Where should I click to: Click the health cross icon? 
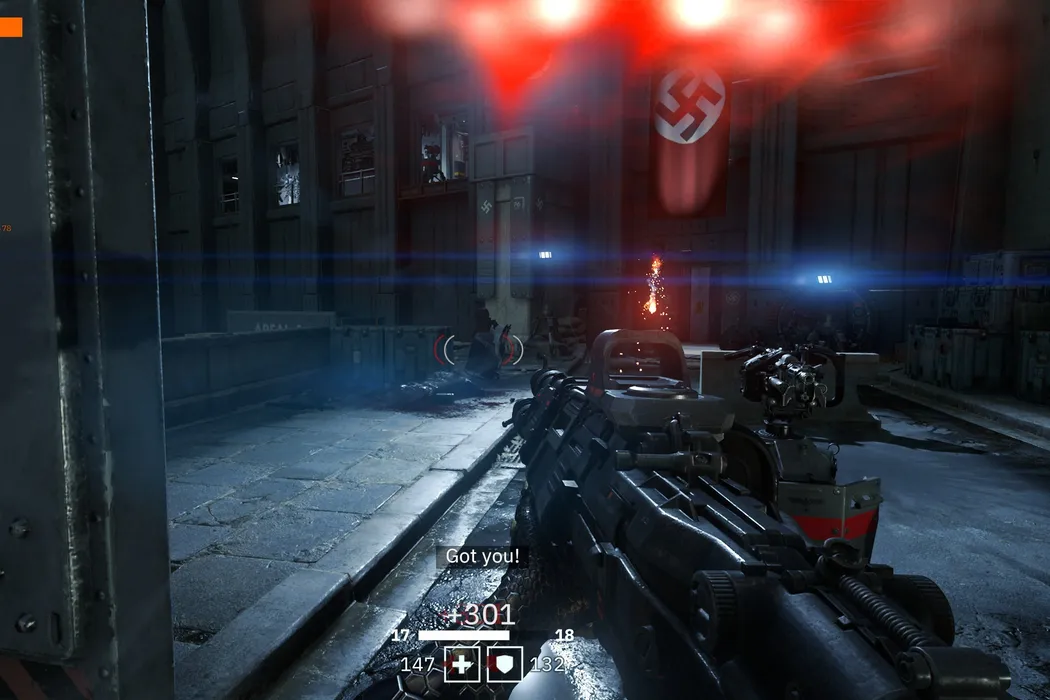point(462,664)
